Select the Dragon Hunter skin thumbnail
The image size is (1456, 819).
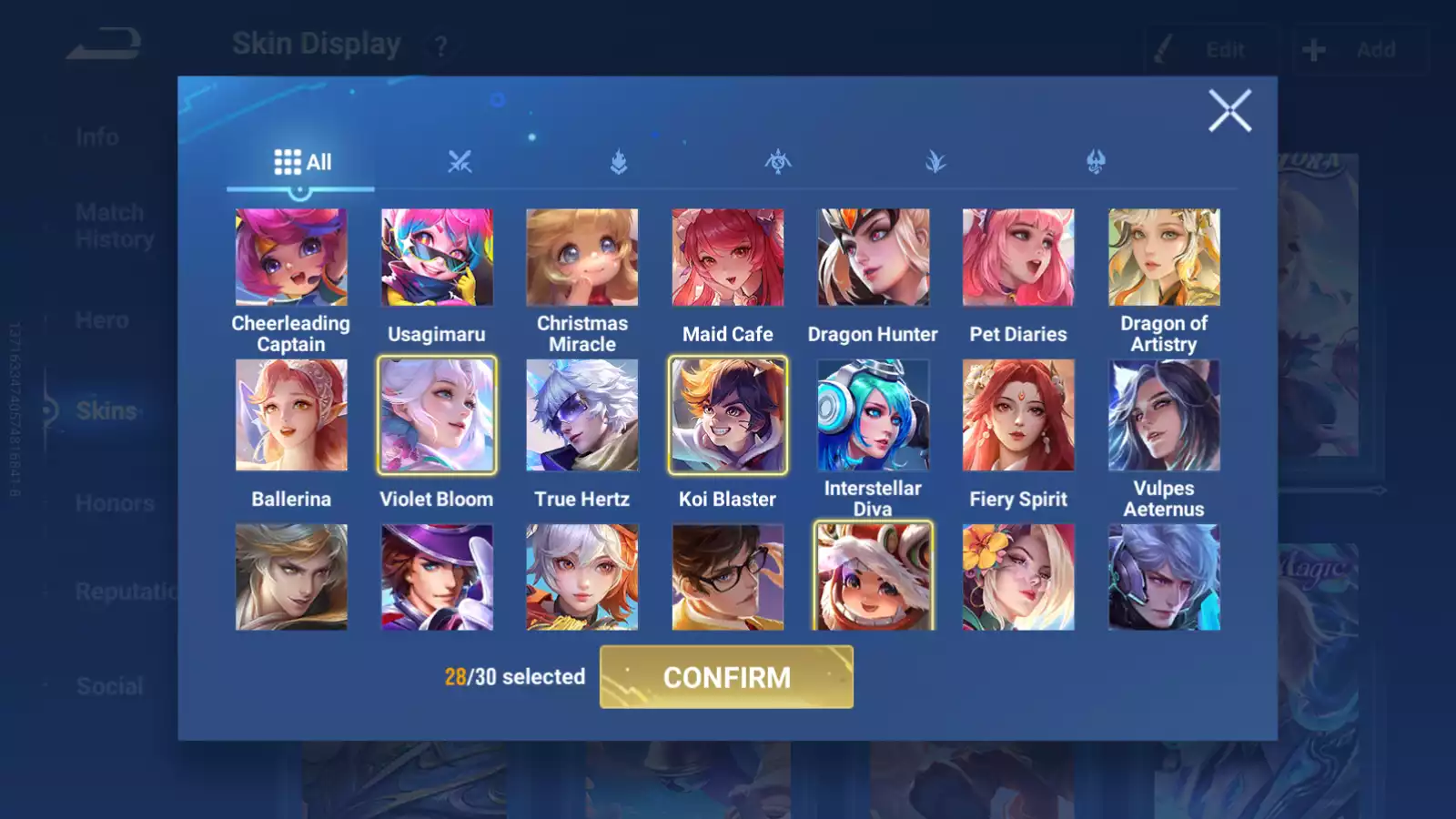tap(873, 258)
